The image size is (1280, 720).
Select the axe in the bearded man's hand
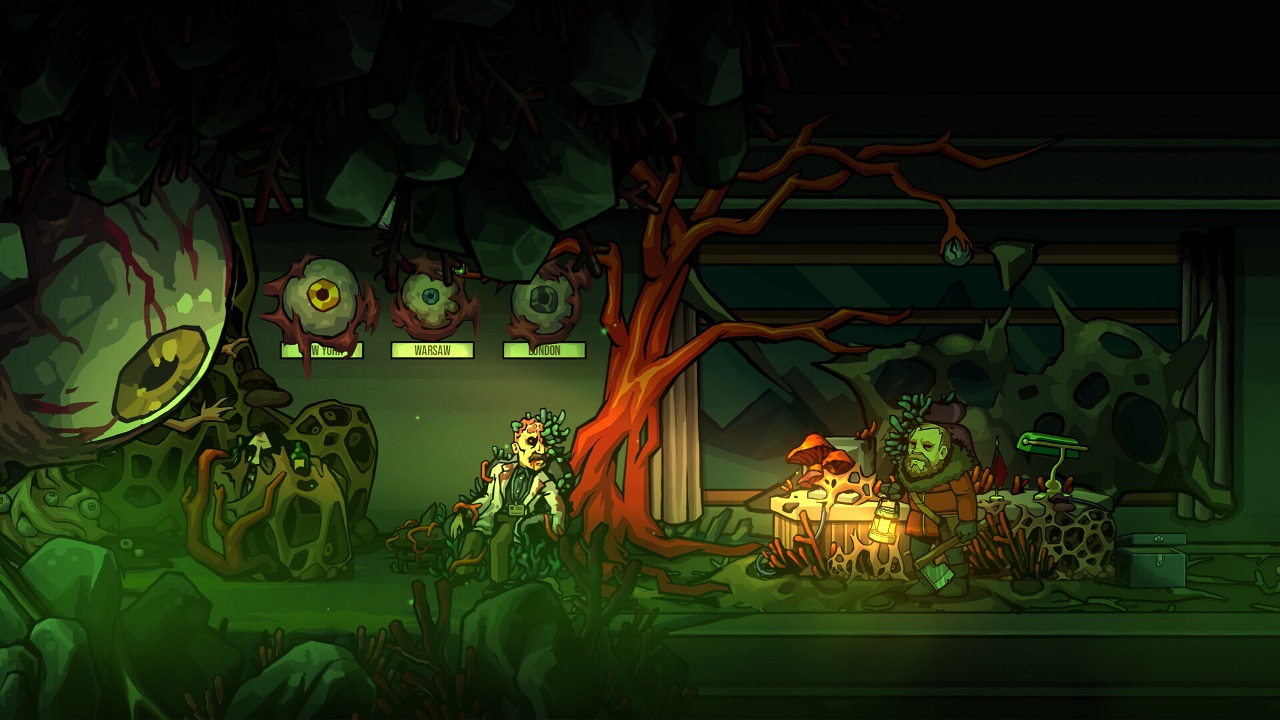point(937,575)
